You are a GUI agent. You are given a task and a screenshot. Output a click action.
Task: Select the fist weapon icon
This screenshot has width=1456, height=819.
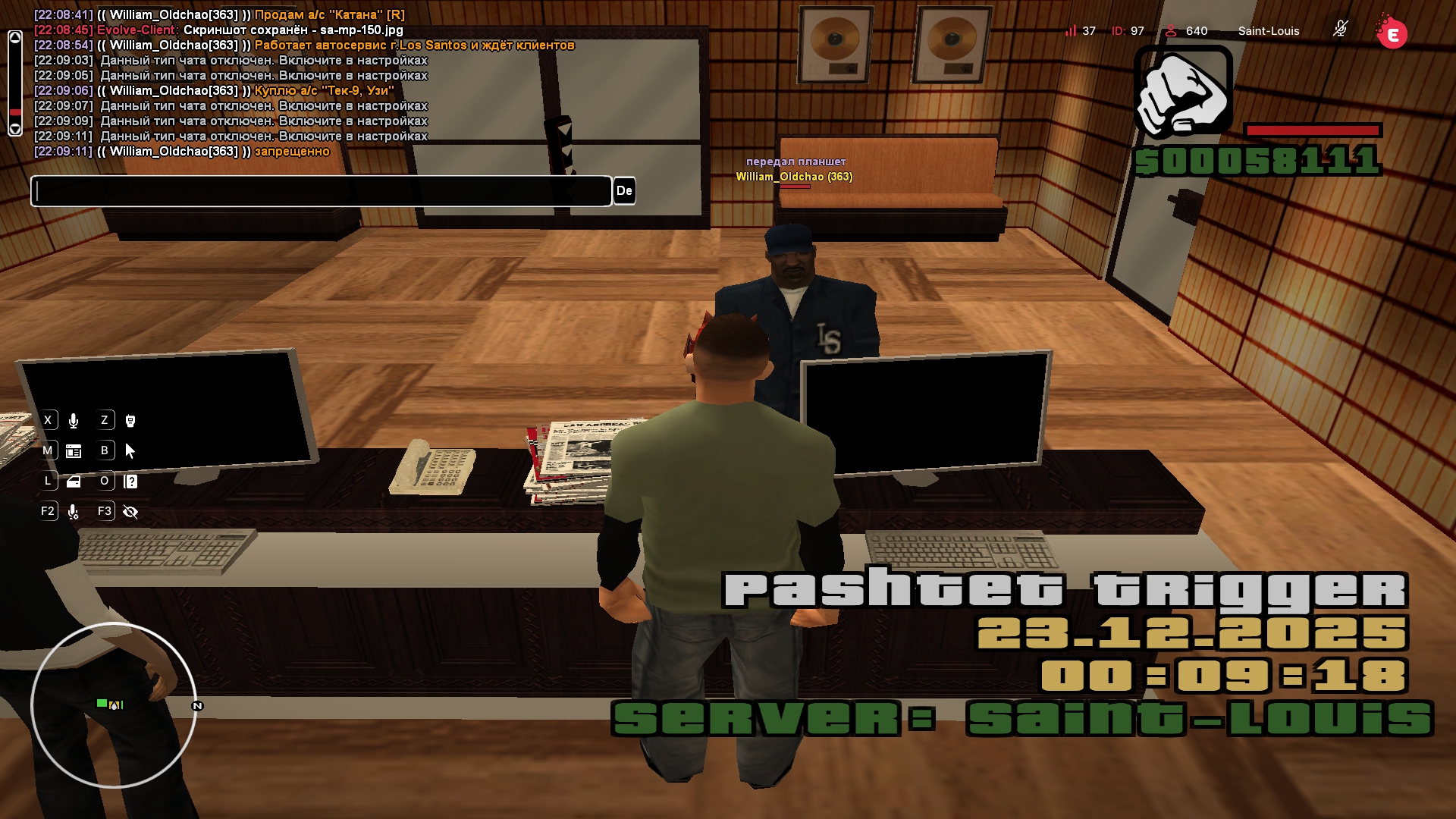1183,93
